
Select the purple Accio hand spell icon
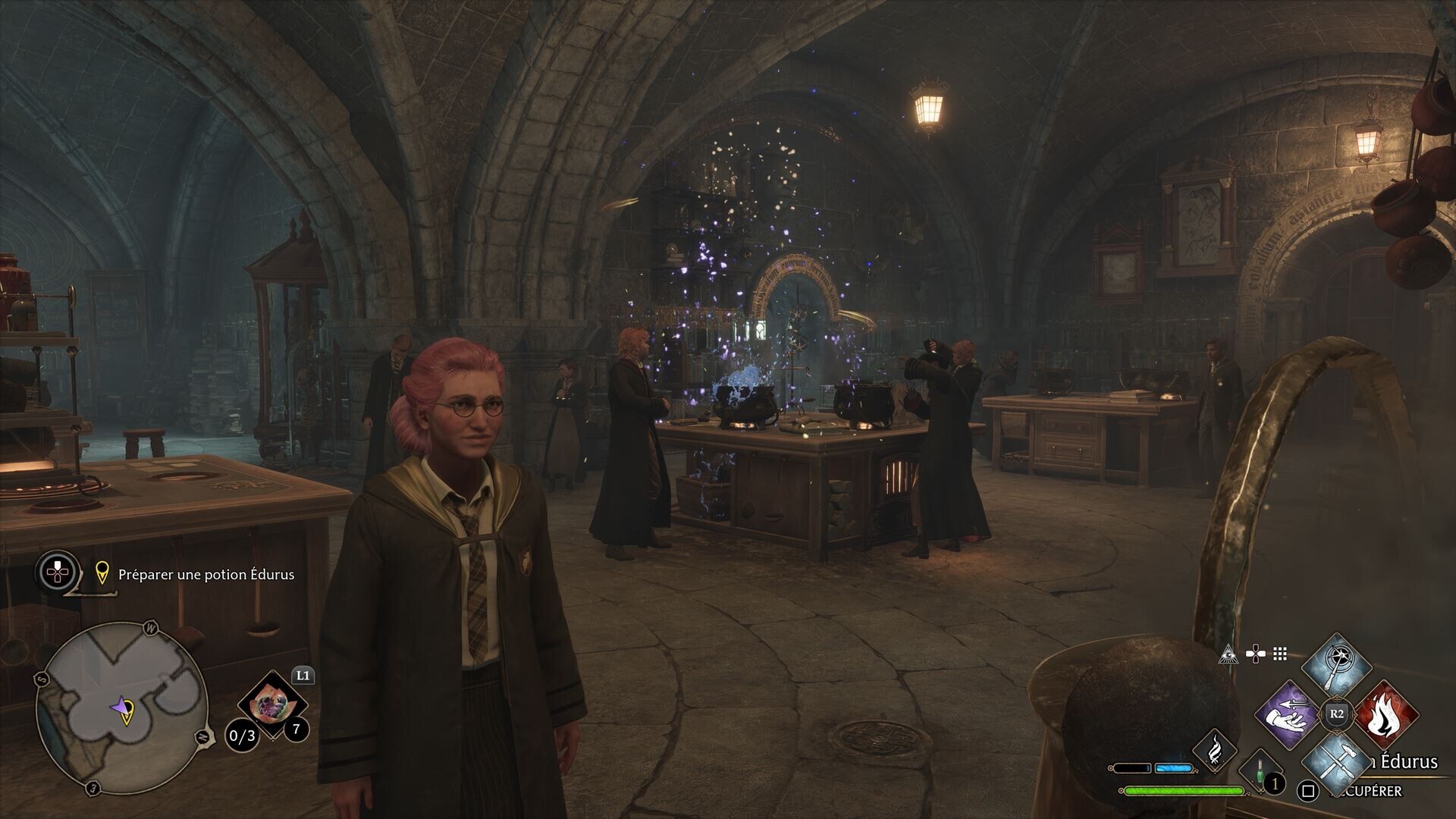click(x=1289, y=716)
